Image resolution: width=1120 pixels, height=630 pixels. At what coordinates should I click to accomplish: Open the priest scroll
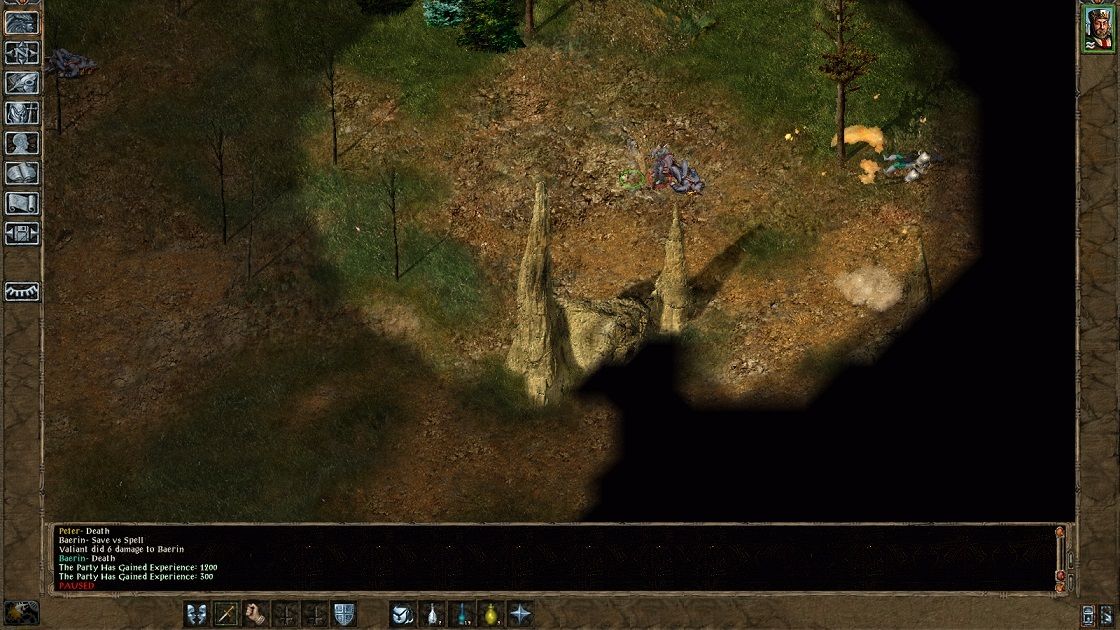[22, 203]
